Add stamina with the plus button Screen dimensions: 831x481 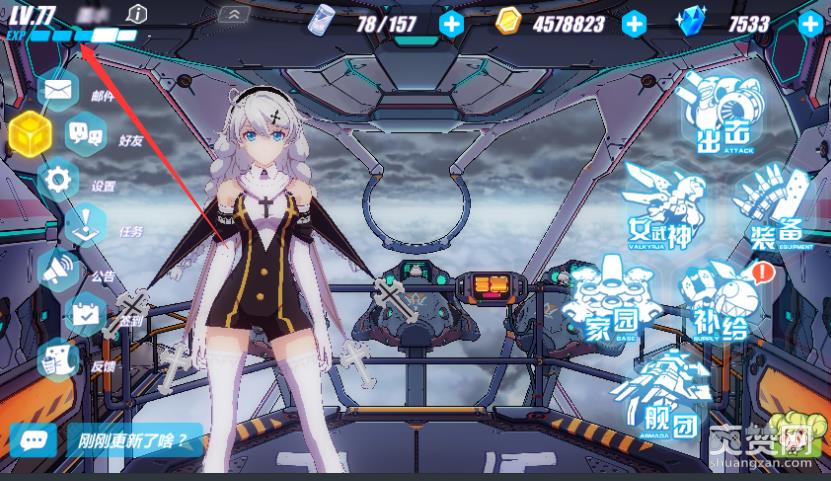click(451, 23)
